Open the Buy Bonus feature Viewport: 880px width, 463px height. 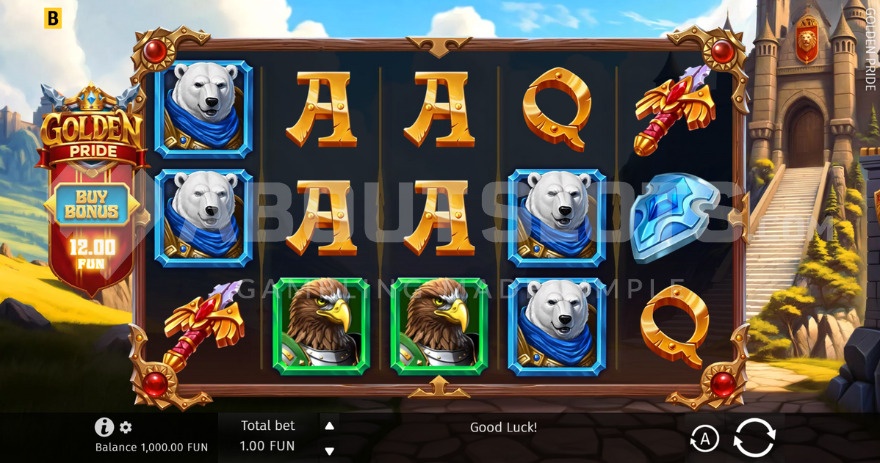(91, 203)
